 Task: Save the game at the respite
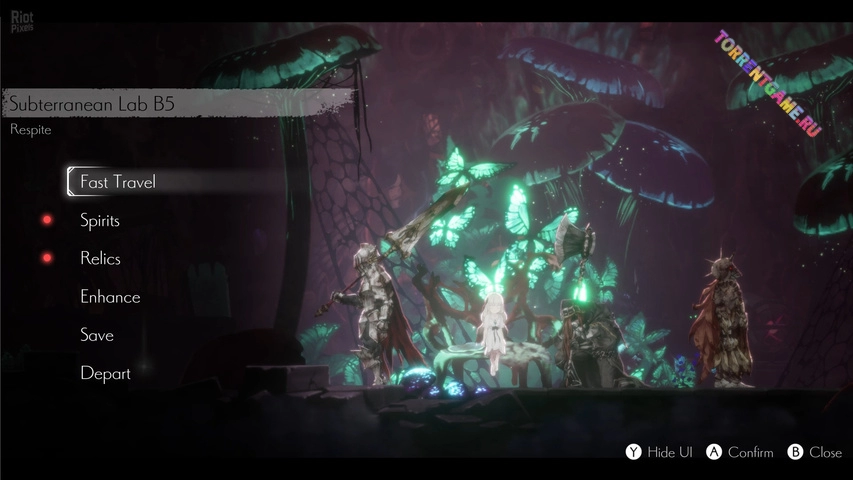[x=97, y=335]
